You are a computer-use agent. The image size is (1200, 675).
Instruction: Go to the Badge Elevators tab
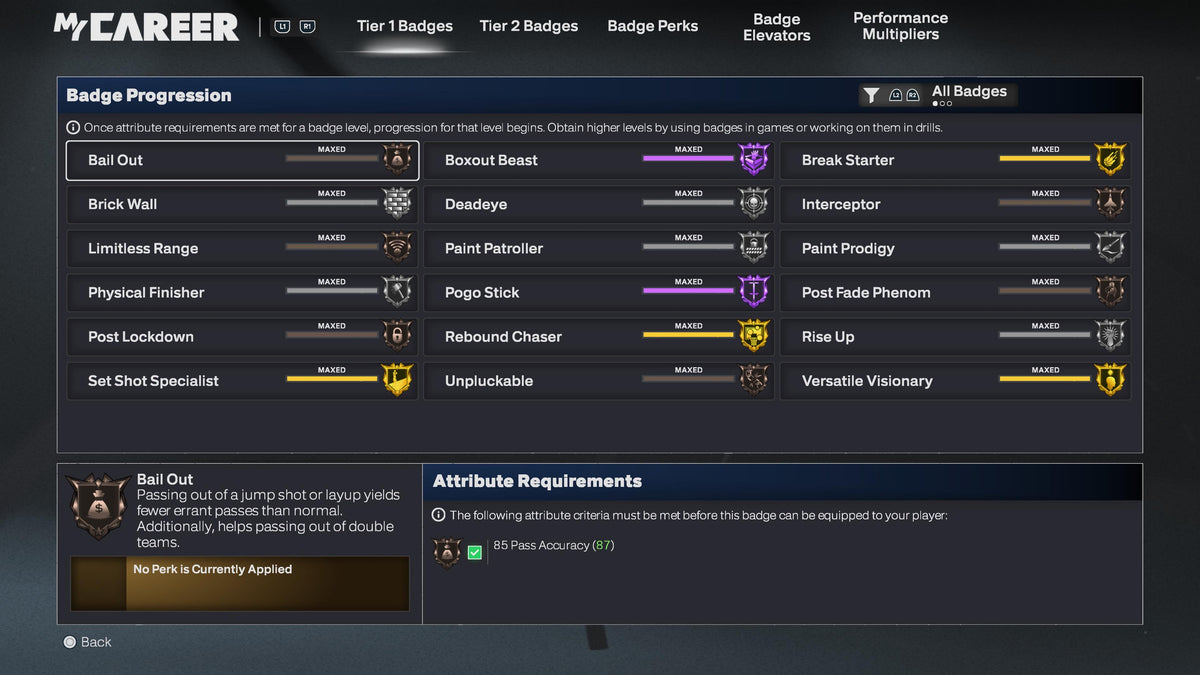(x=776, y=27)
